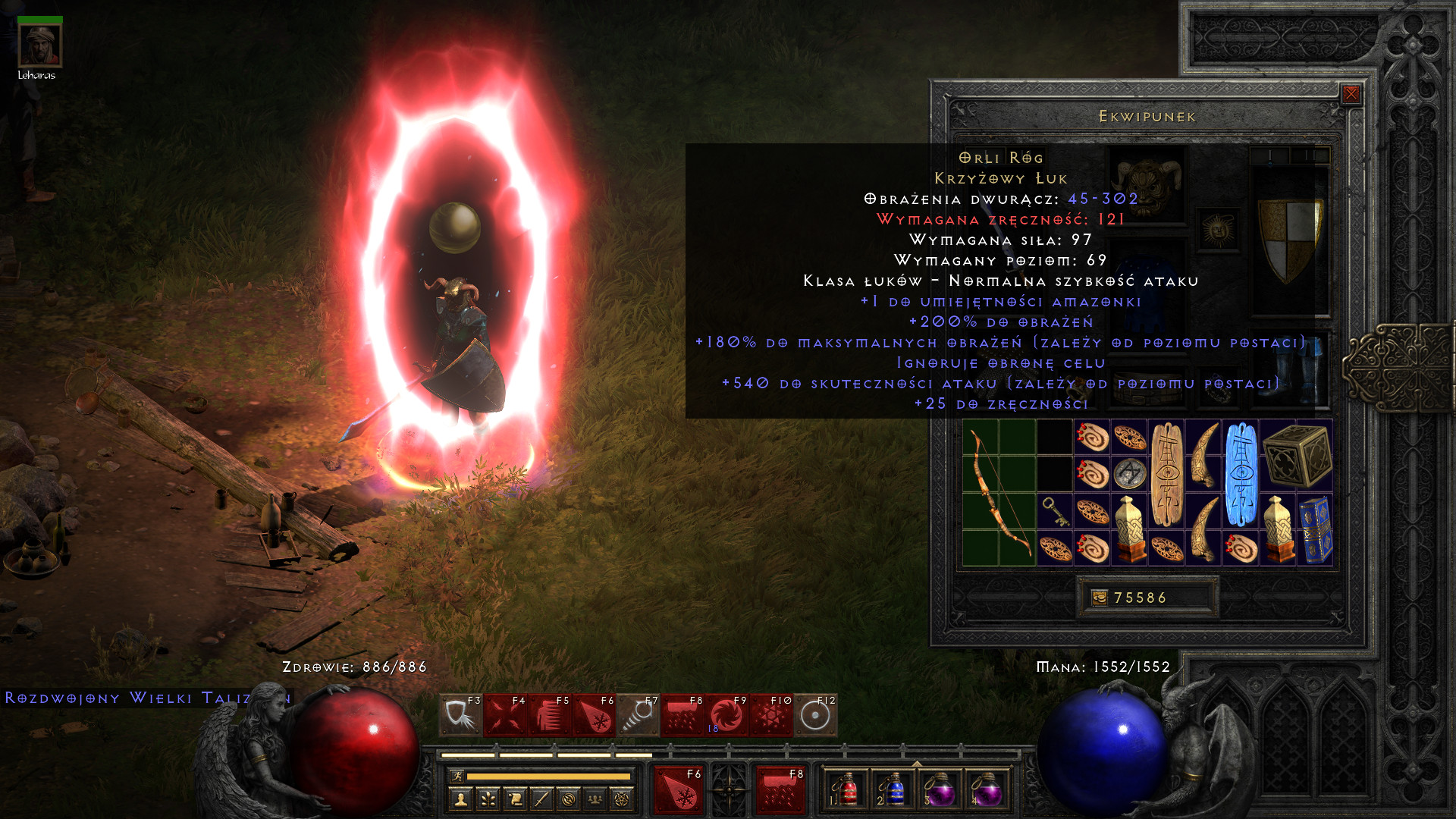Screen dimensions: 1456x819
Task: Open the Leharas mercenary portrait
Action: (x=39, y=45)
